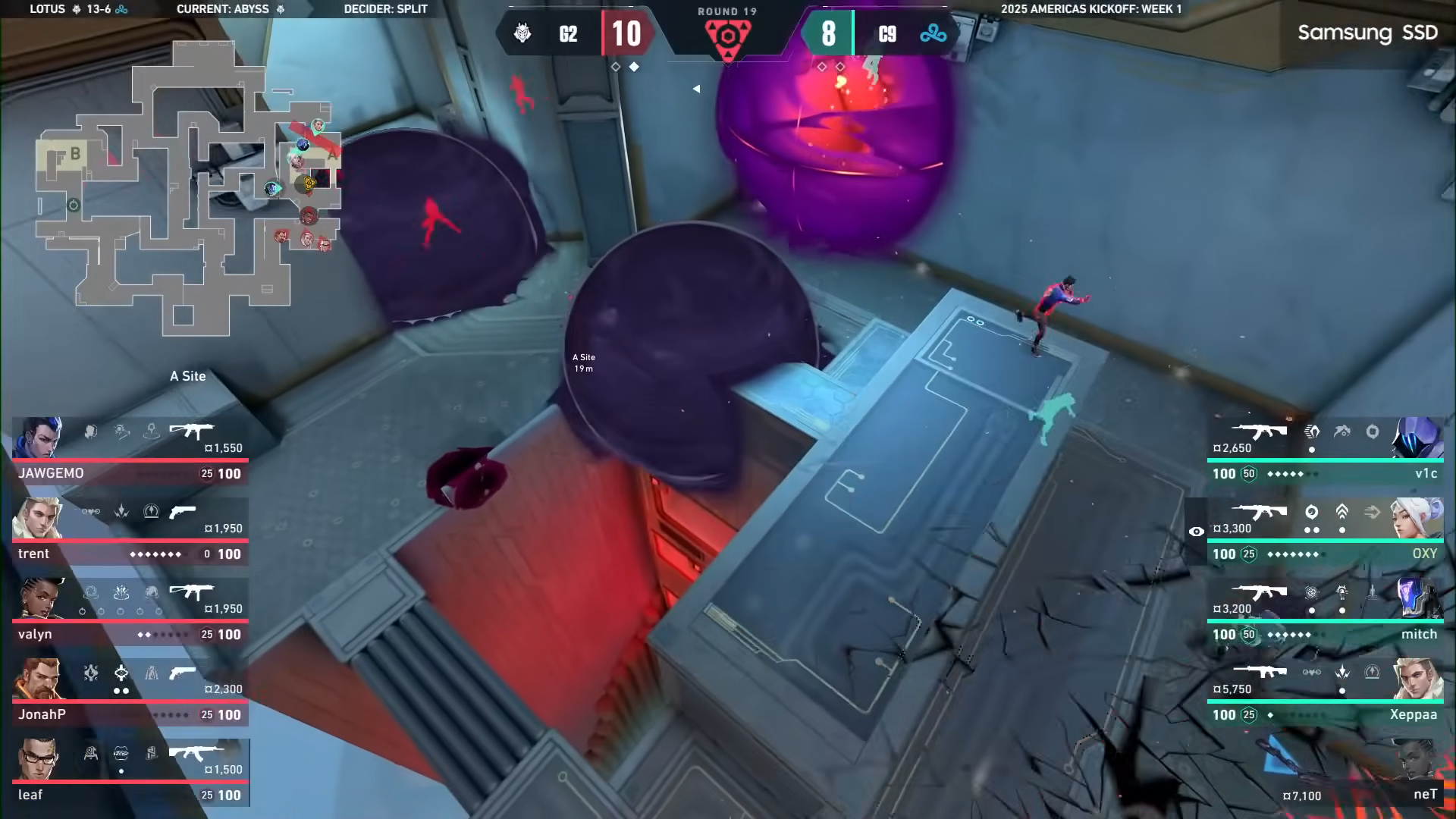Image resolution: width=1456 pixels, height=819 pixels.
Task: Click the eye icon beside OXY's row
Action: tap(1196, 532)
